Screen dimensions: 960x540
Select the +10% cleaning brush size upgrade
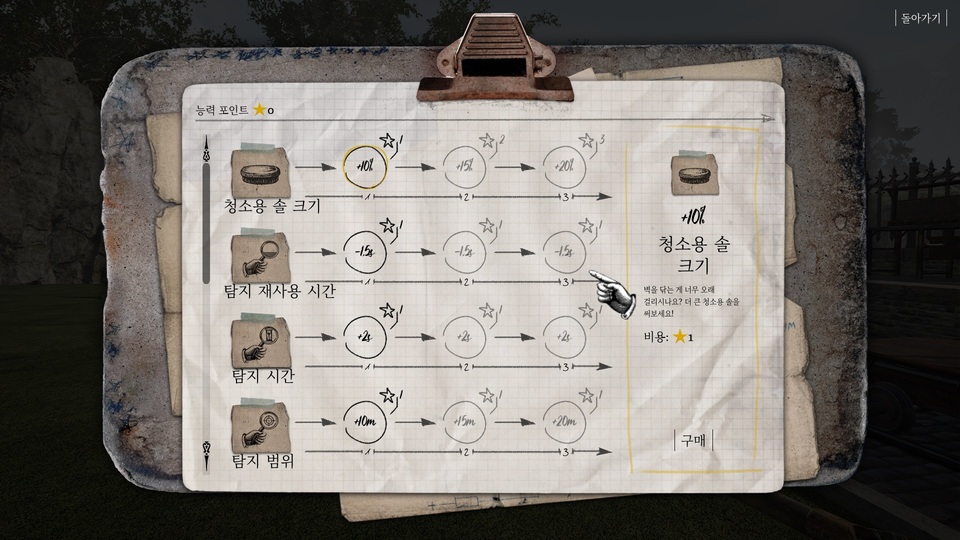[x=362, y=167]
